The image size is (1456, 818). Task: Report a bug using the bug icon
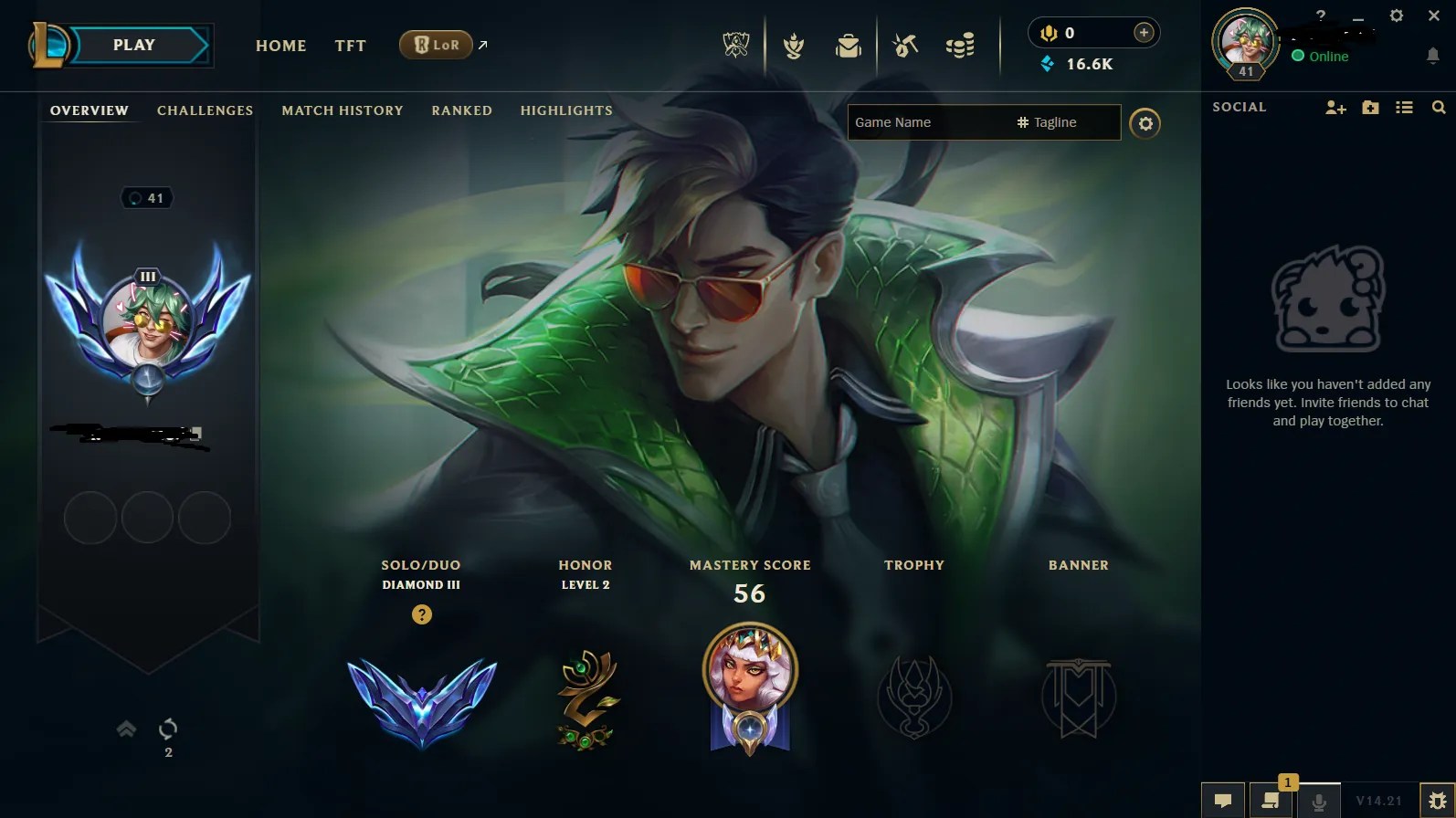click(1439, 802)
